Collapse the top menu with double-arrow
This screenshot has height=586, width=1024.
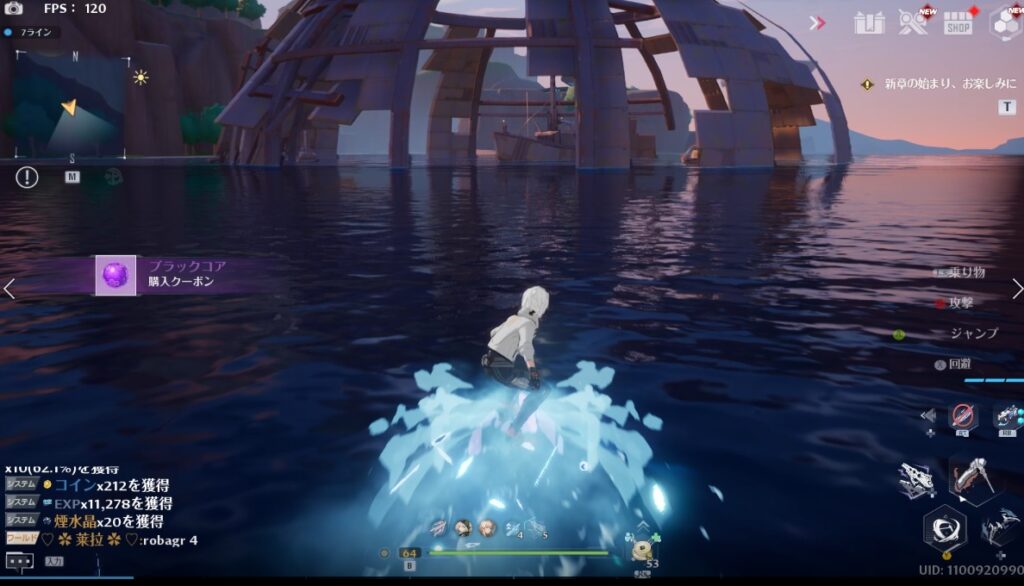coord(817,22)
